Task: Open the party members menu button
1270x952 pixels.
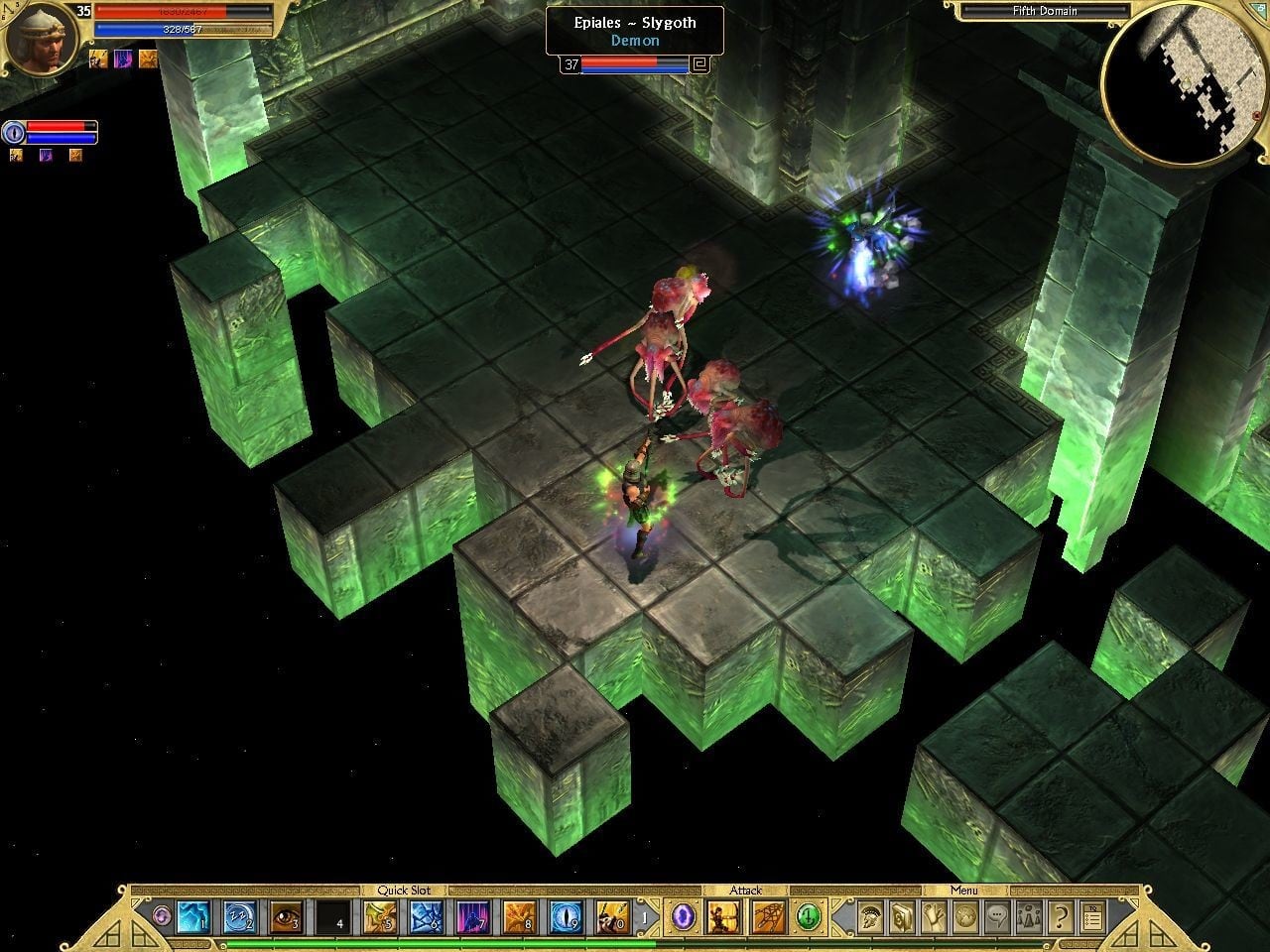Action: [1030, 917]
